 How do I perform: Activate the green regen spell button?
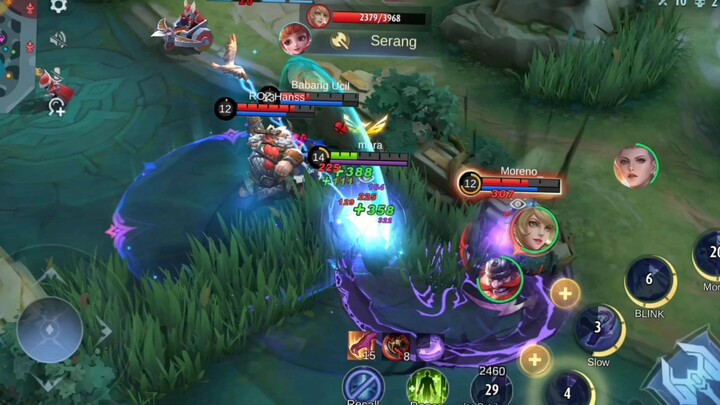(427, 388)
